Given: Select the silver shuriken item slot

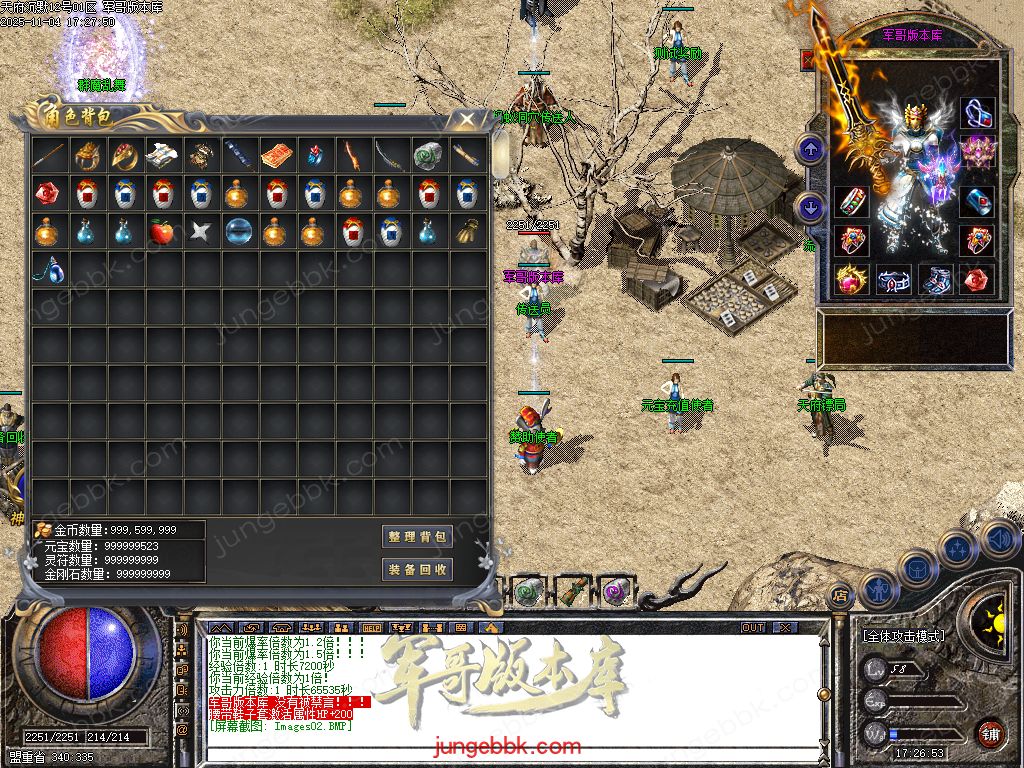Looking at the screenshot, I should click(200, 232).
